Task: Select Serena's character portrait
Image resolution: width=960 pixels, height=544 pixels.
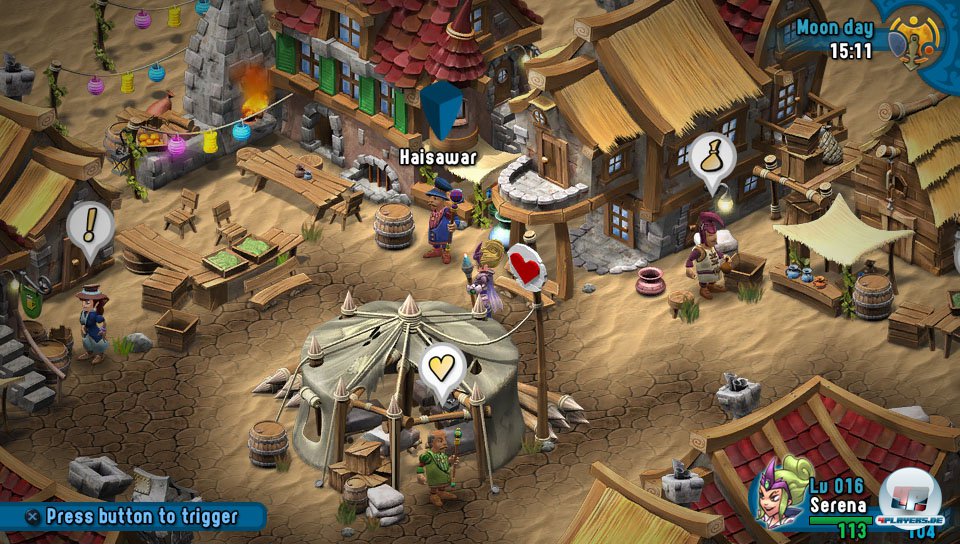Action: [x=781, y=492]
